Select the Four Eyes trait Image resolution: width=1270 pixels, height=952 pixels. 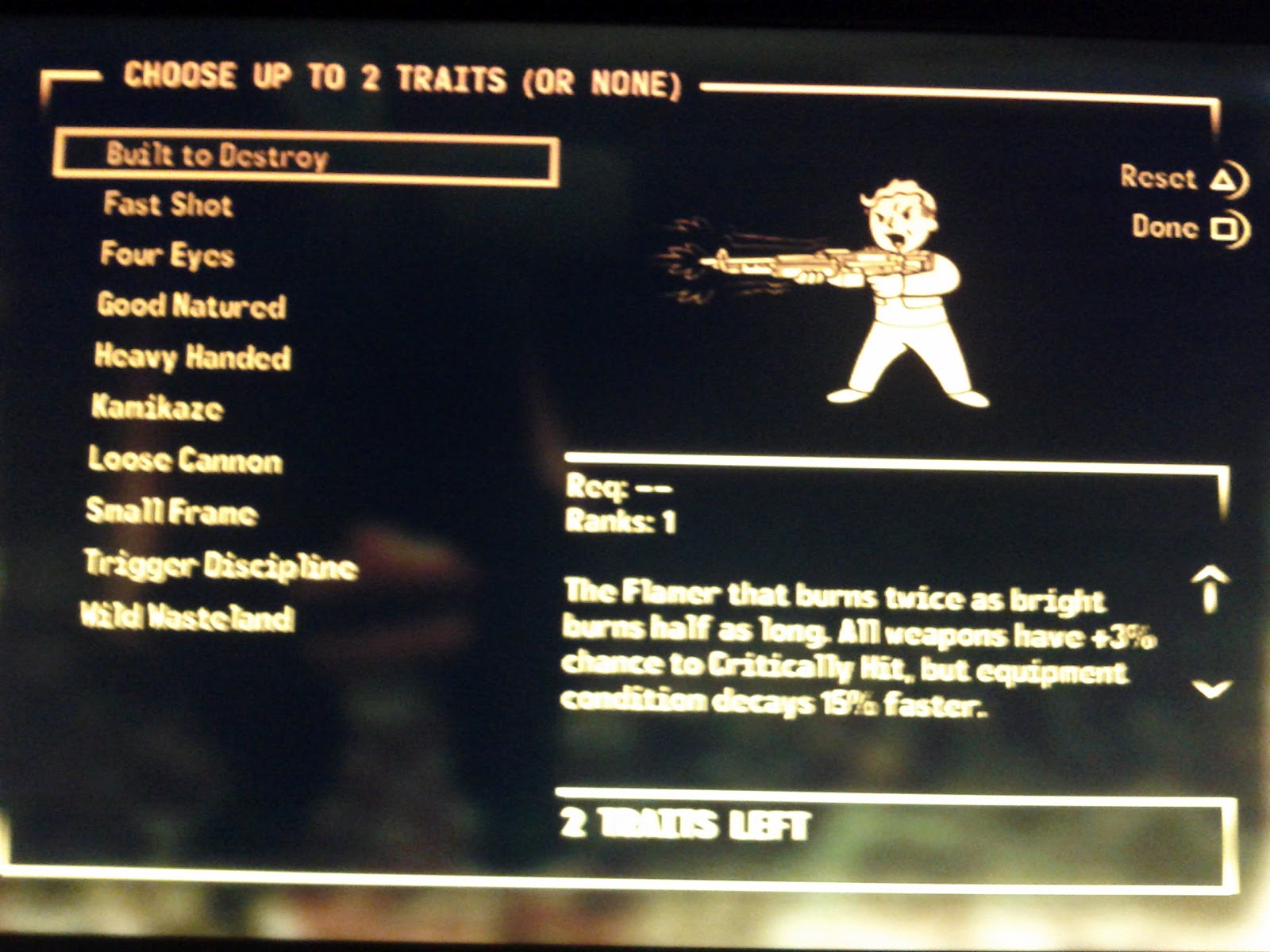pos(168,255)
